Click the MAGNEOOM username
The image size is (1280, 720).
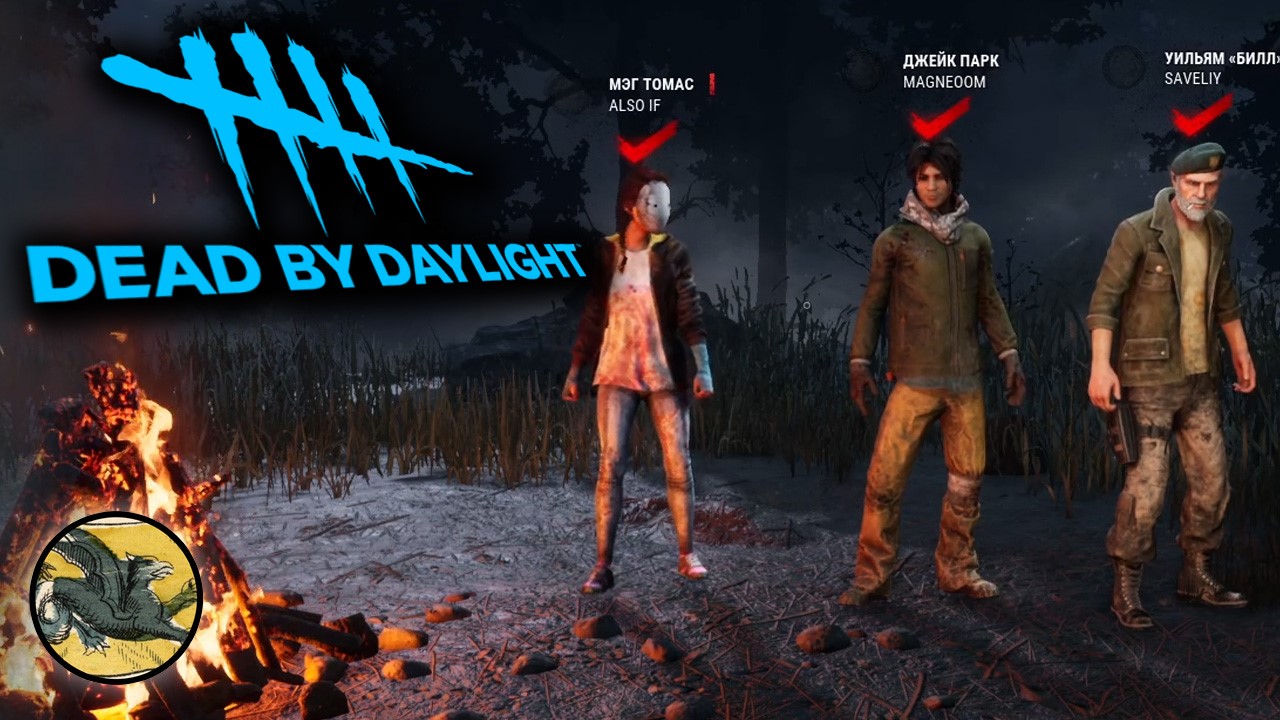[946, 84]
